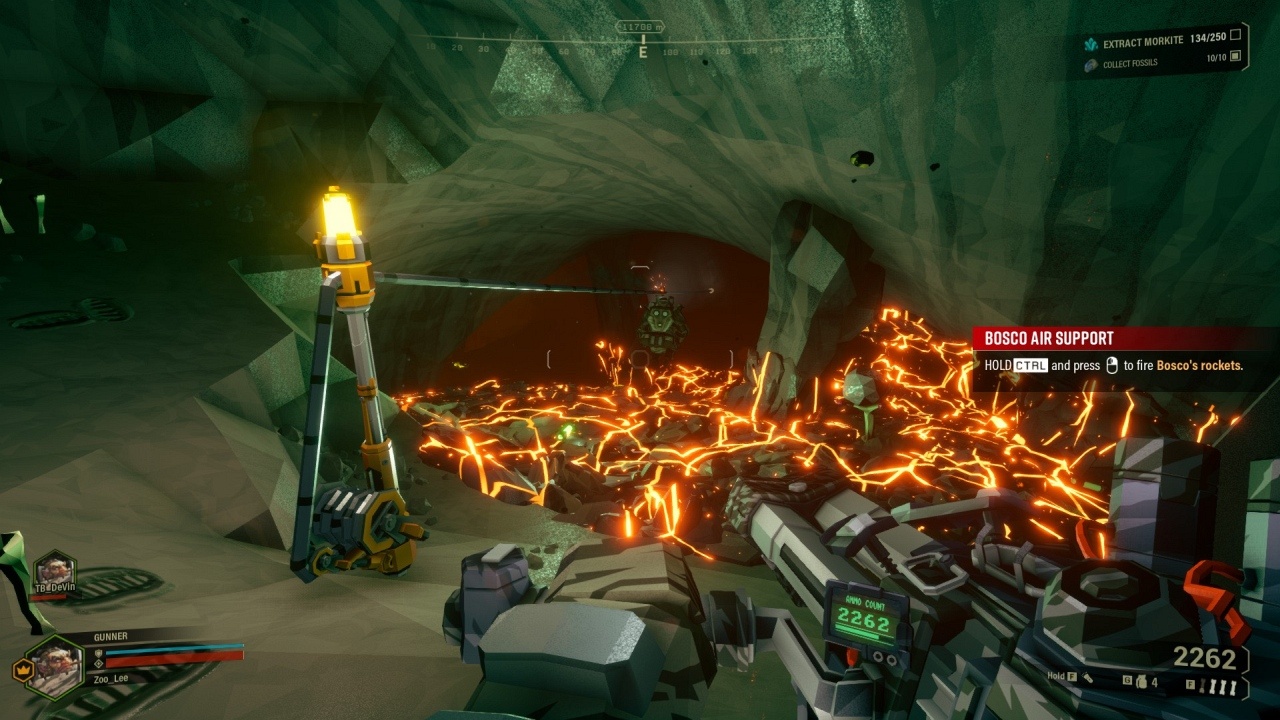Screen dimensions: 1280x720
Task: Click the Zoo_Lee Gunner portrait
Action: pos(55,665)
